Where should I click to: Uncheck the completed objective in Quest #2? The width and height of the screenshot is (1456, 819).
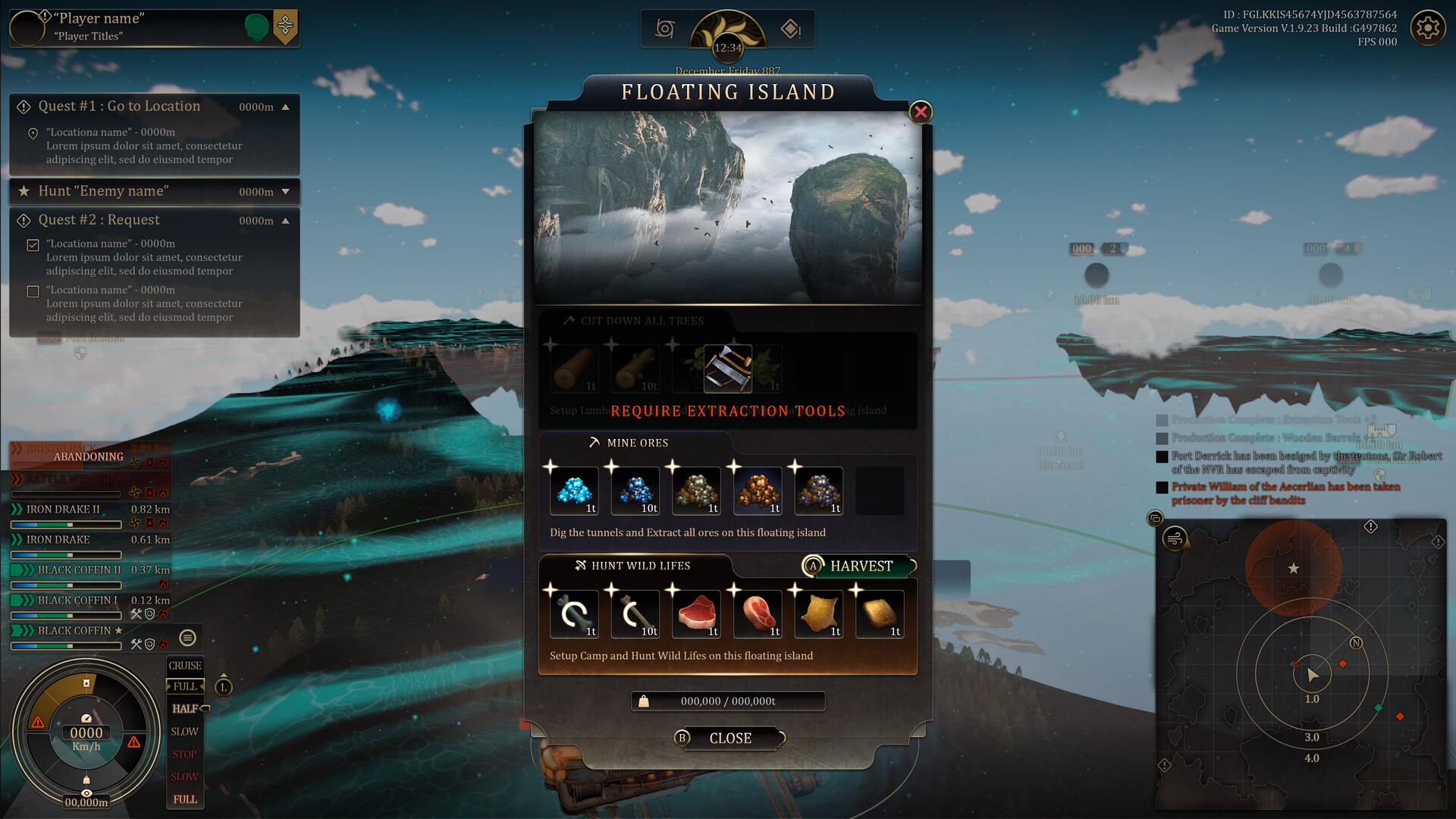(32, 244)
